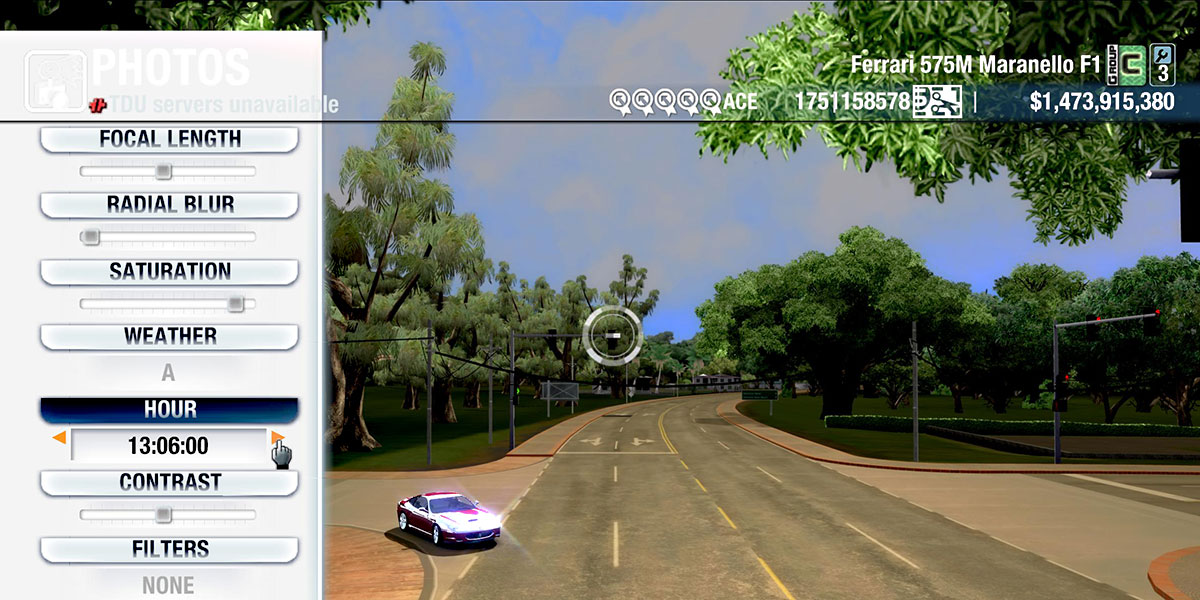The width and height of the screenshot is (1200, 600).
Task: Choose the Contrast setting
Action: pyautogui.click(x=169, y=482)
